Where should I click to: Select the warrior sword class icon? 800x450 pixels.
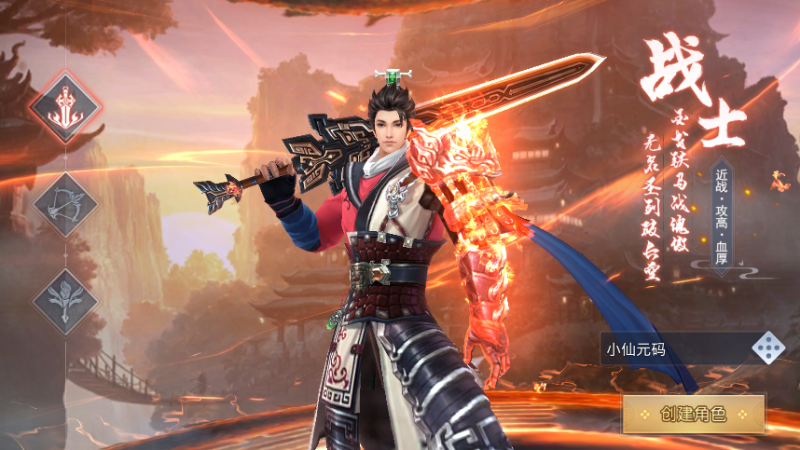(x=66, y=108)
